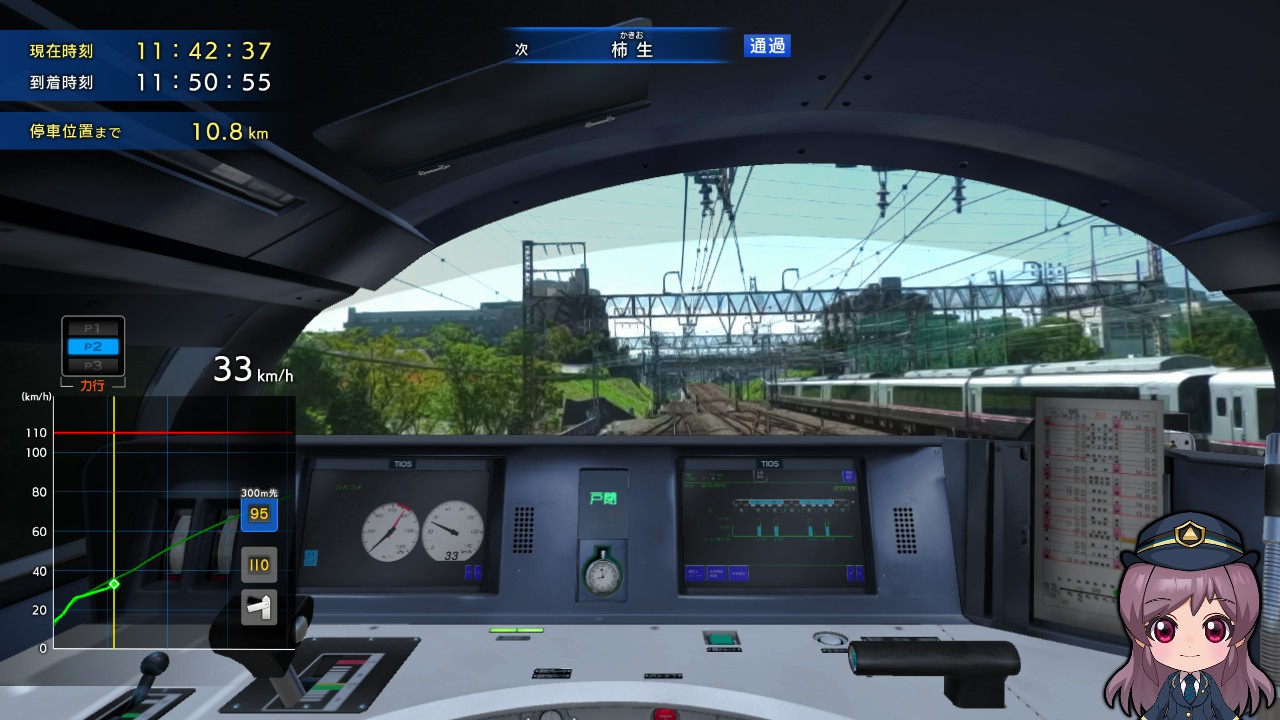Toggle the P1 notch position
Screen dimensions: 1280x720
(x=91, y=330)
